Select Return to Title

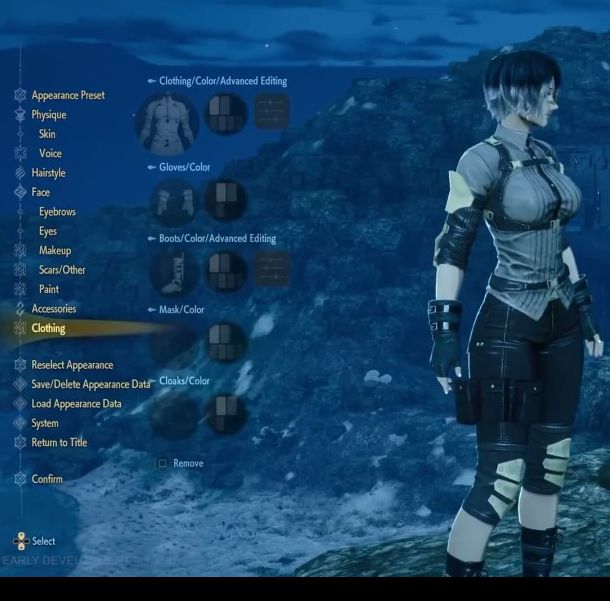tap(59, 443)
